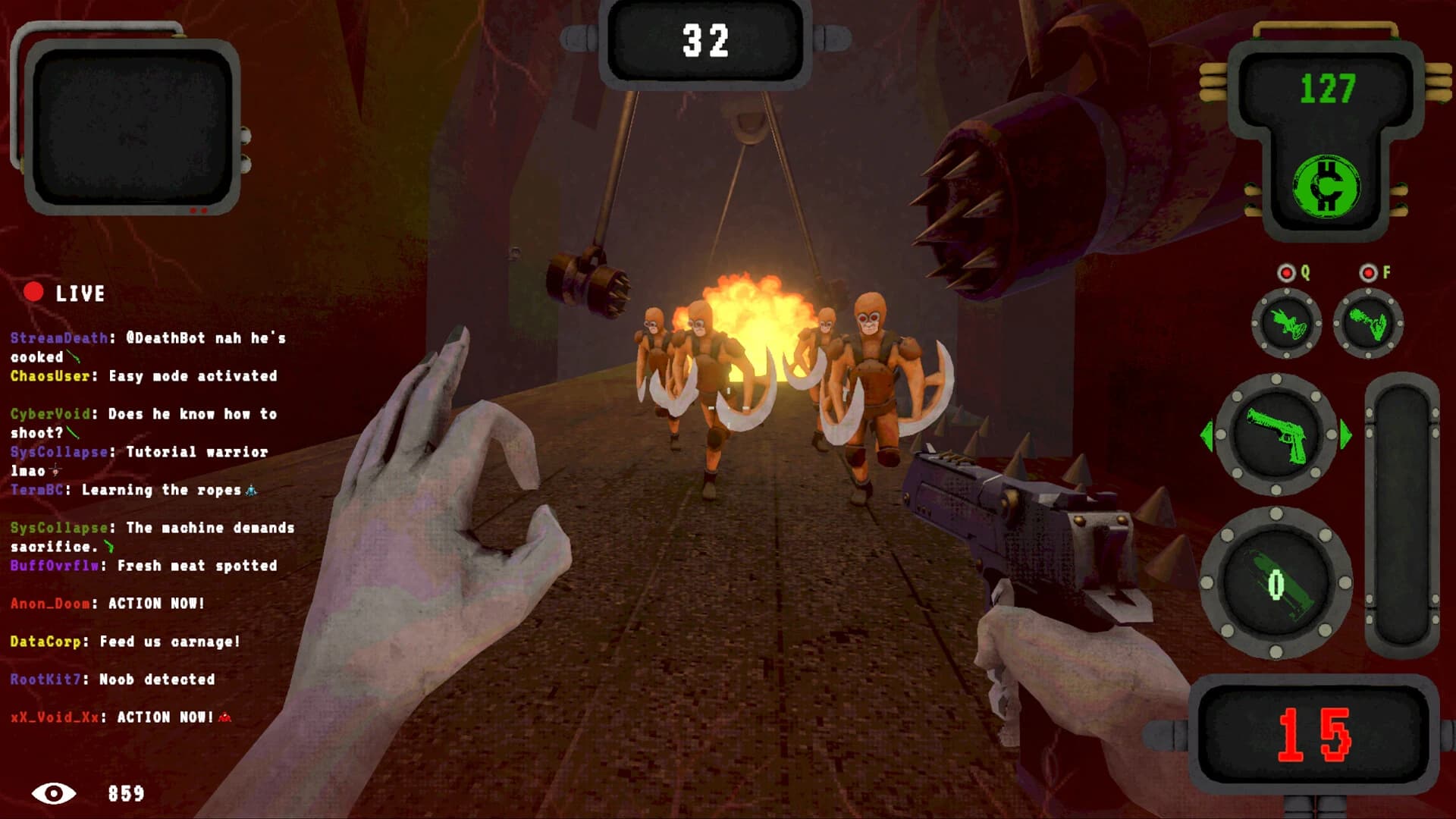Click the spaceship emote after TermBC's message
The height and width of the screenshot is (819, 1456).
pyautogui.click(x=250, y=491)
